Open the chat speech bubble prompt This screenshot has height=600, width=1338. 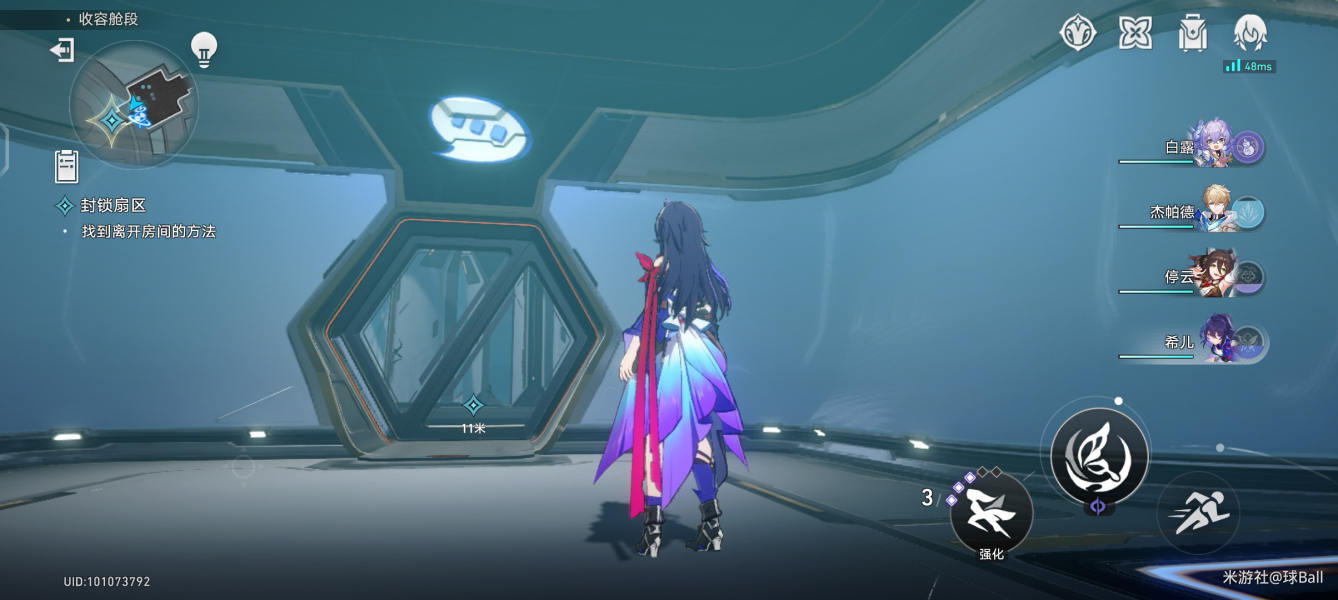pos(480,129)
